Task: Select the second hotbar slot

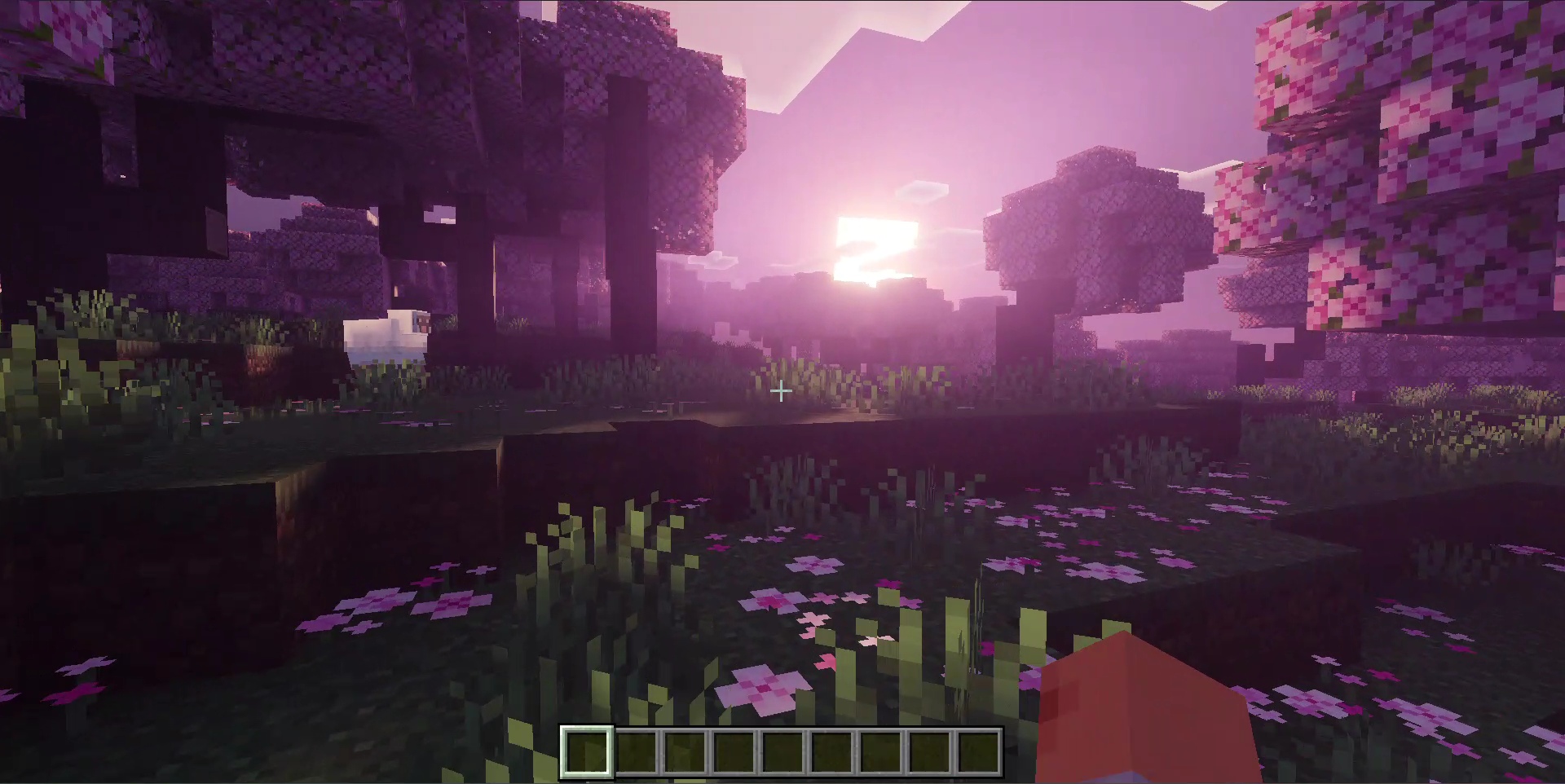Action: [x=638, y=754]
